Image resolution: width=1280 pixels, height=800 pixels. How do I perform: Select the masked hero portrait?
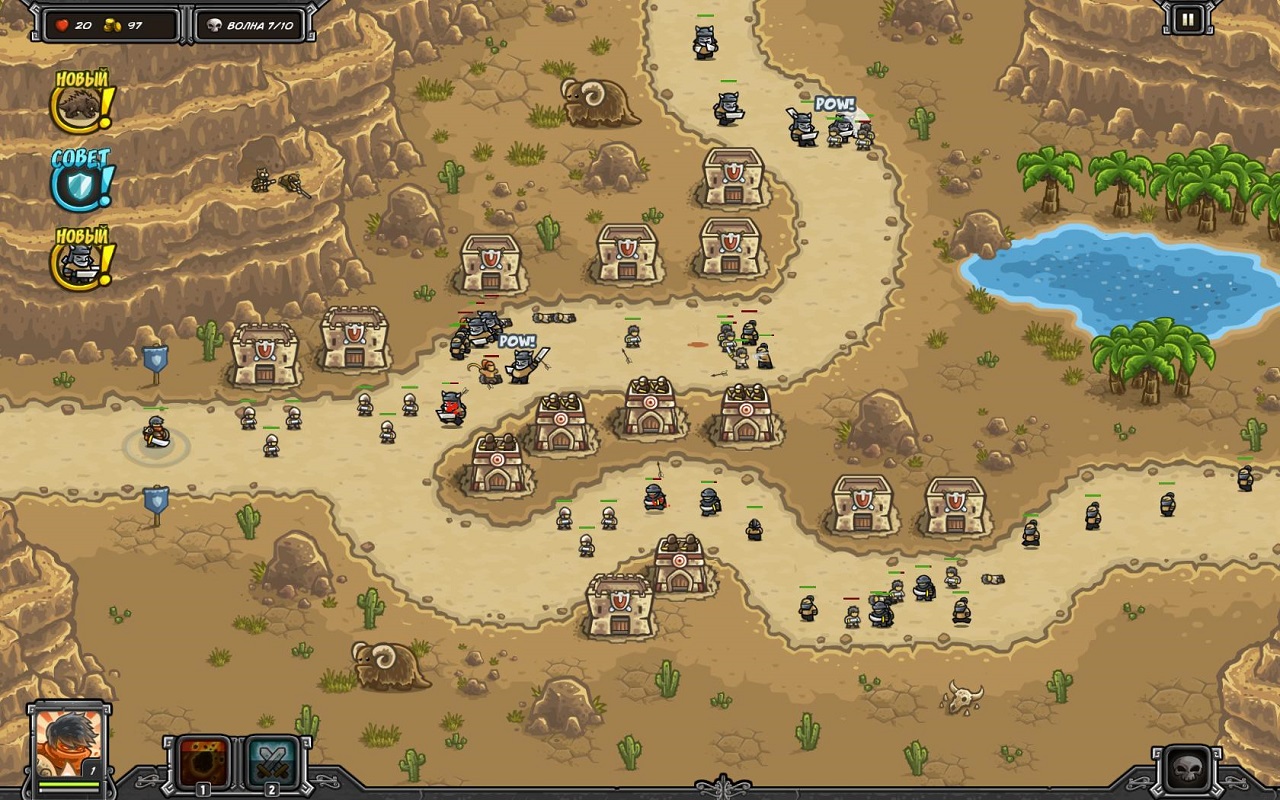(x=68, y=742)
